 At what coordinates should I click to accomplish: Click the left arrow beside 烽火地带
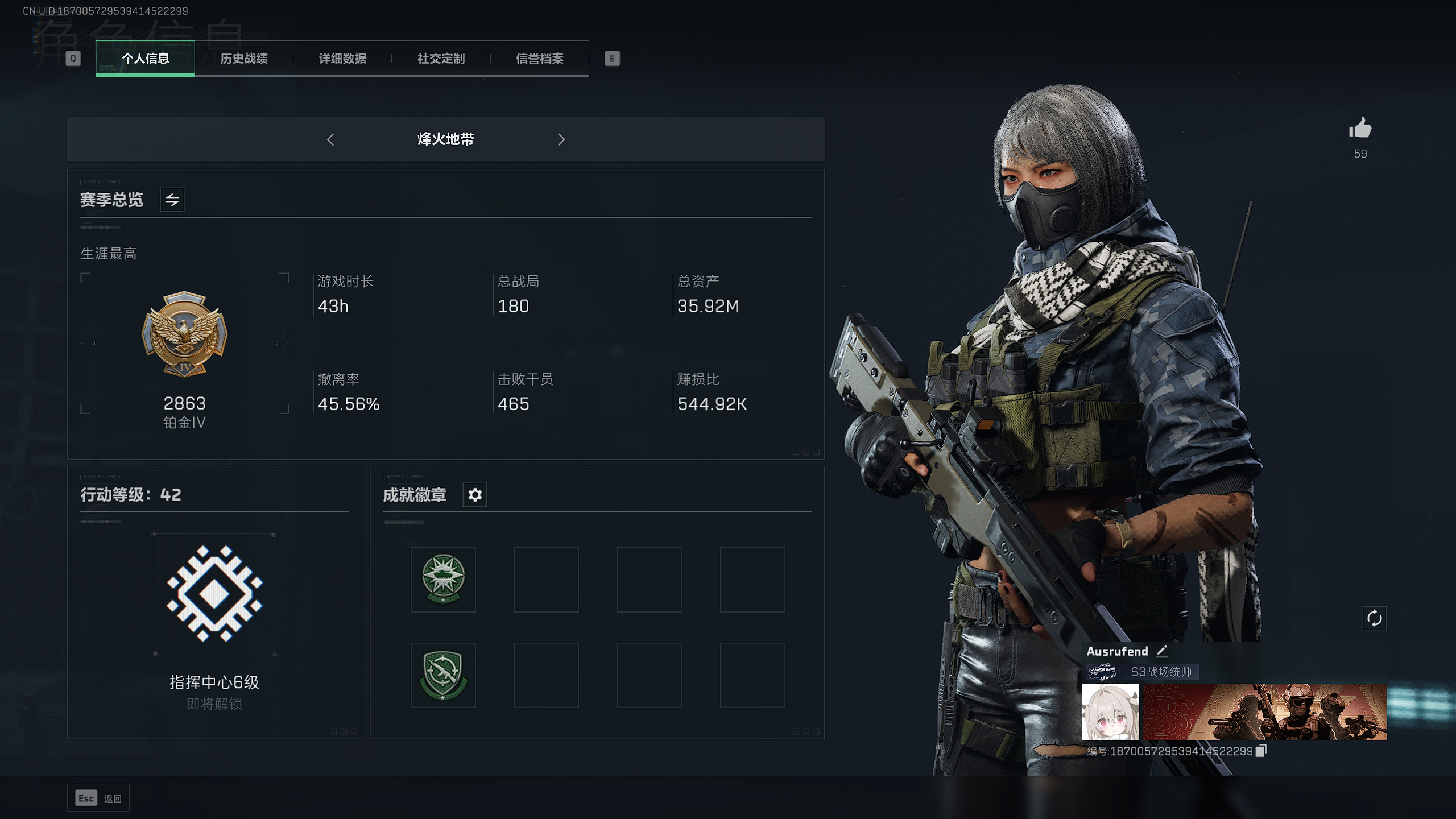tap(330, 139)
